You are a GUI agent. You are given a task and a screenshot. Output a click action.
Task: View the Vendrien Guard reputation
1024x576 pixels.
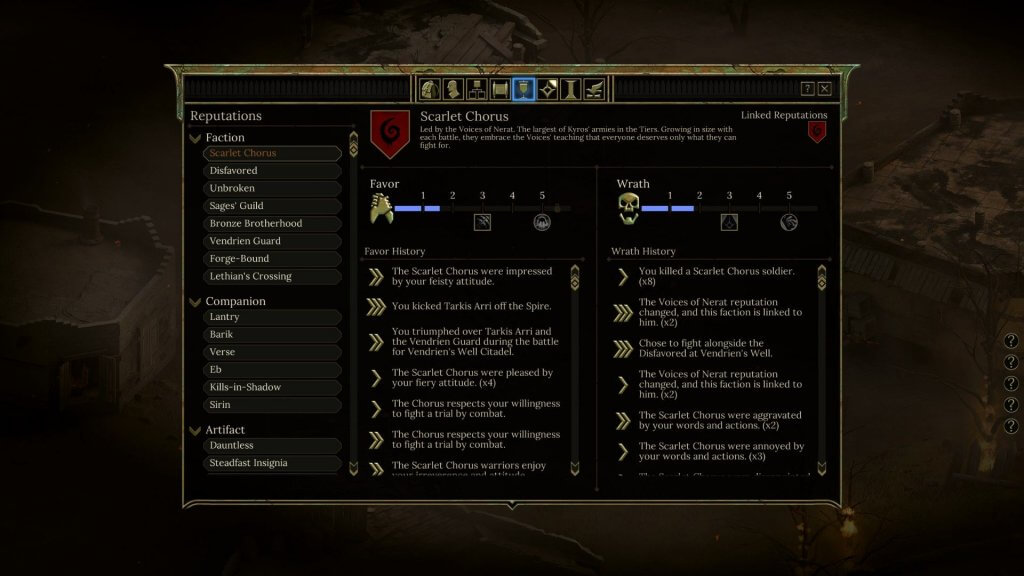pyautogui.click(x=272, y=241)
